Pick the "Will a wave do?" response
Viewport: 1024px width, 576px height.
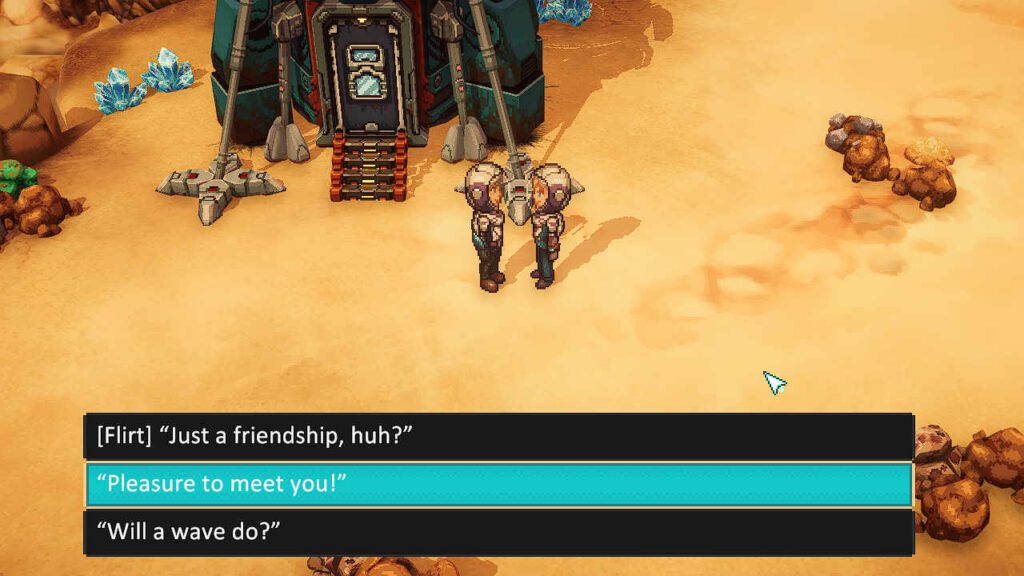tap(498, 532)
